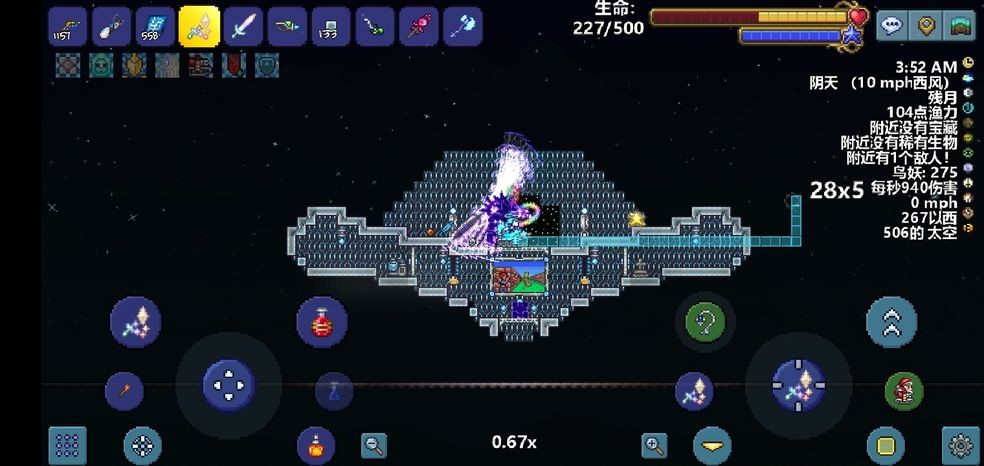The image size is (984, 466).
Task: Zoom in with the plus magnifier
Action: (x=654, y=445)
